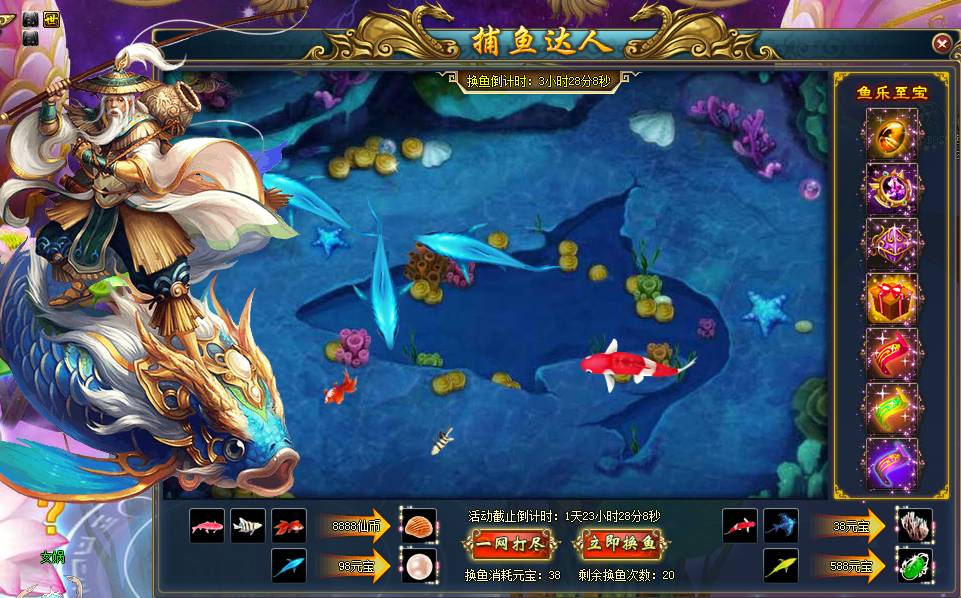
Task: Click the yellow 世 world icon
Action: tap(51, 18)
